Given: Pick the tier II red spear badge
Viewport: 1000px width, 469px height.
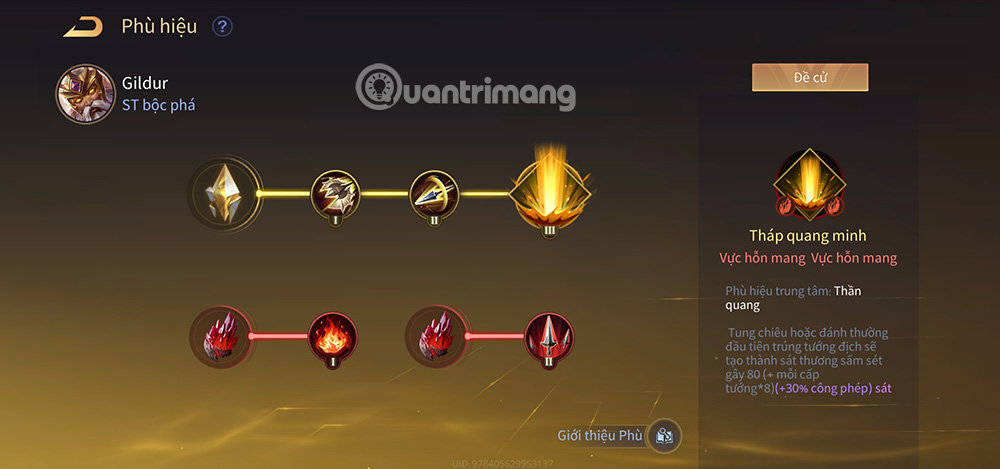Looking at the screenshot, I should 549,337.
